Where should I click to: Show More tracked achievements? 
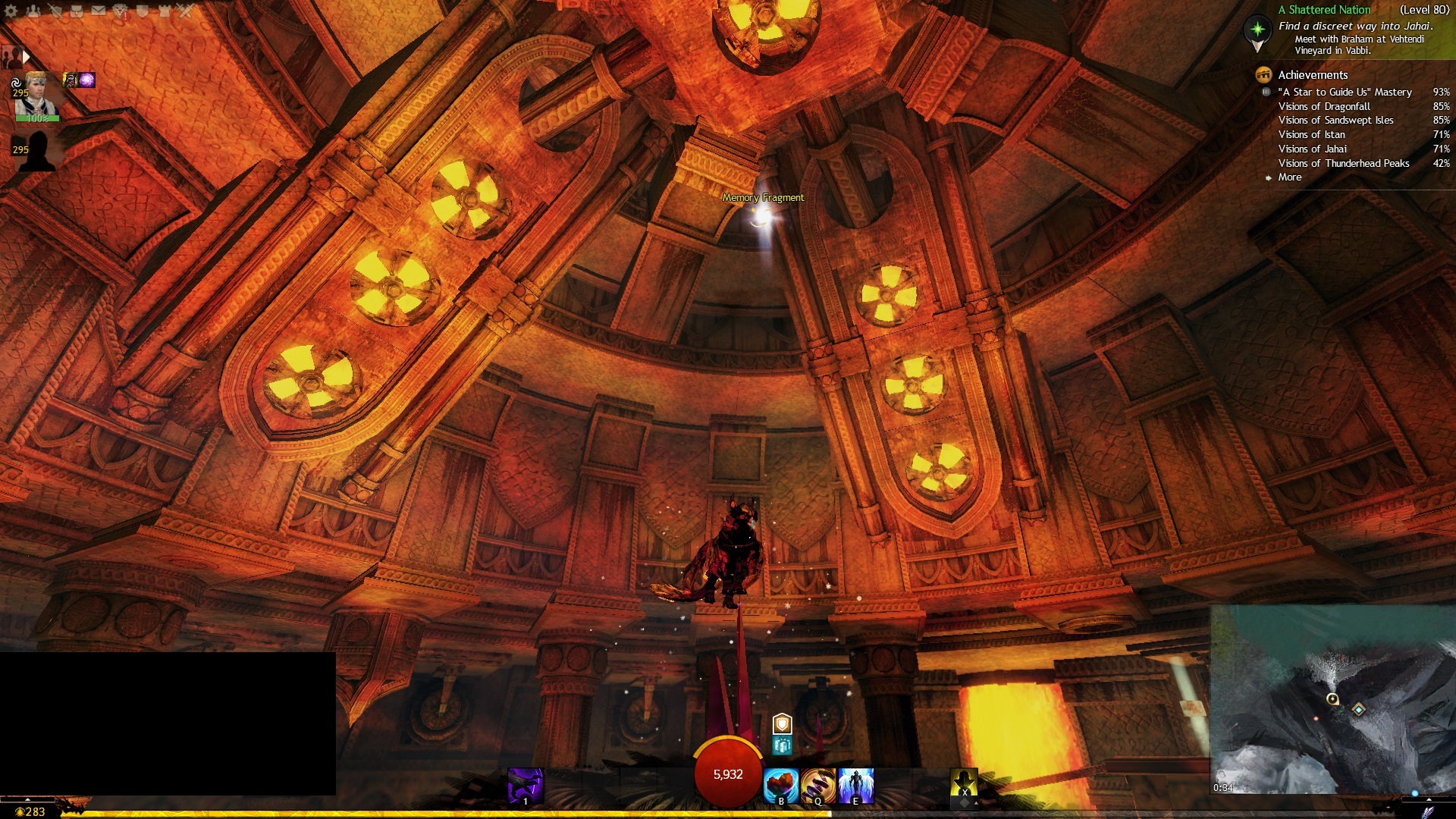pyautogui.click(x=1289, y=177)
